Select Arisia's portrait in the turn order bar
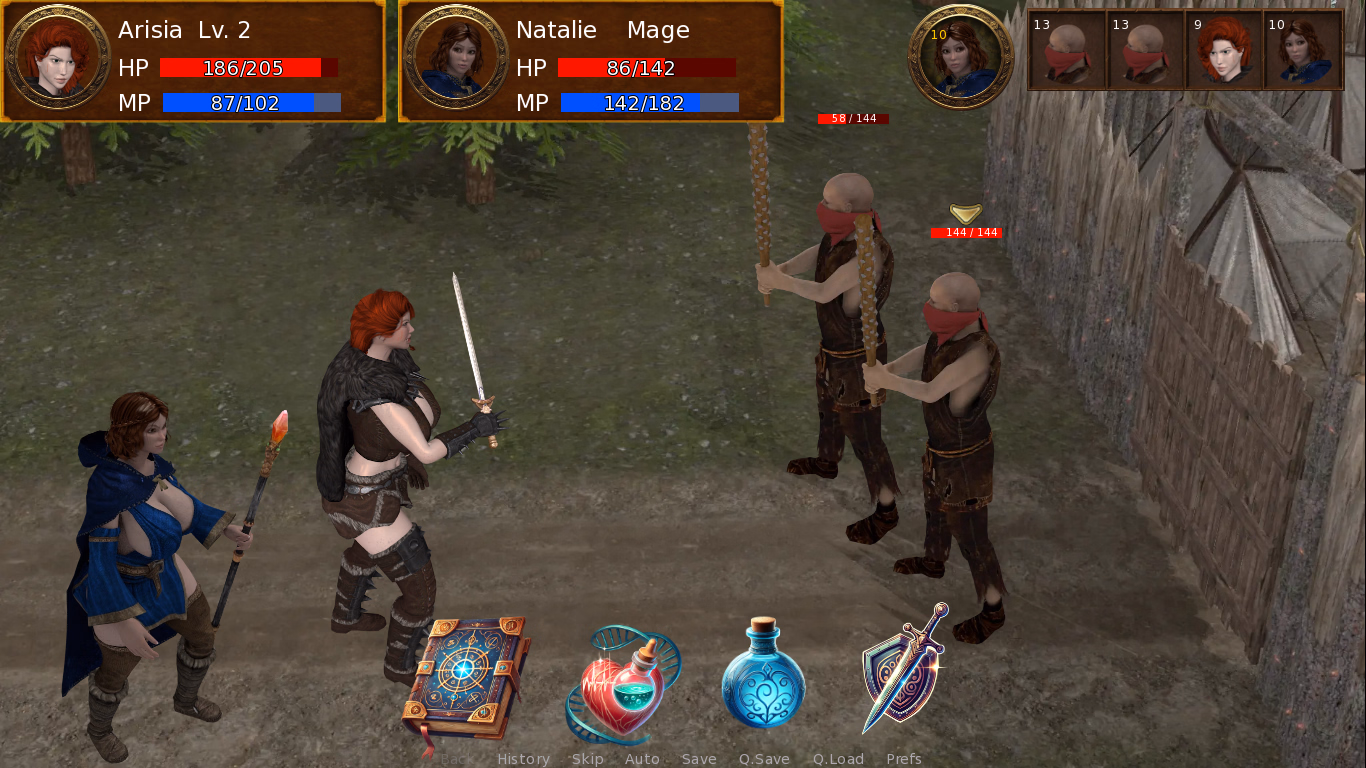This screenshot has height=768, width=1366. [1224, 50]
